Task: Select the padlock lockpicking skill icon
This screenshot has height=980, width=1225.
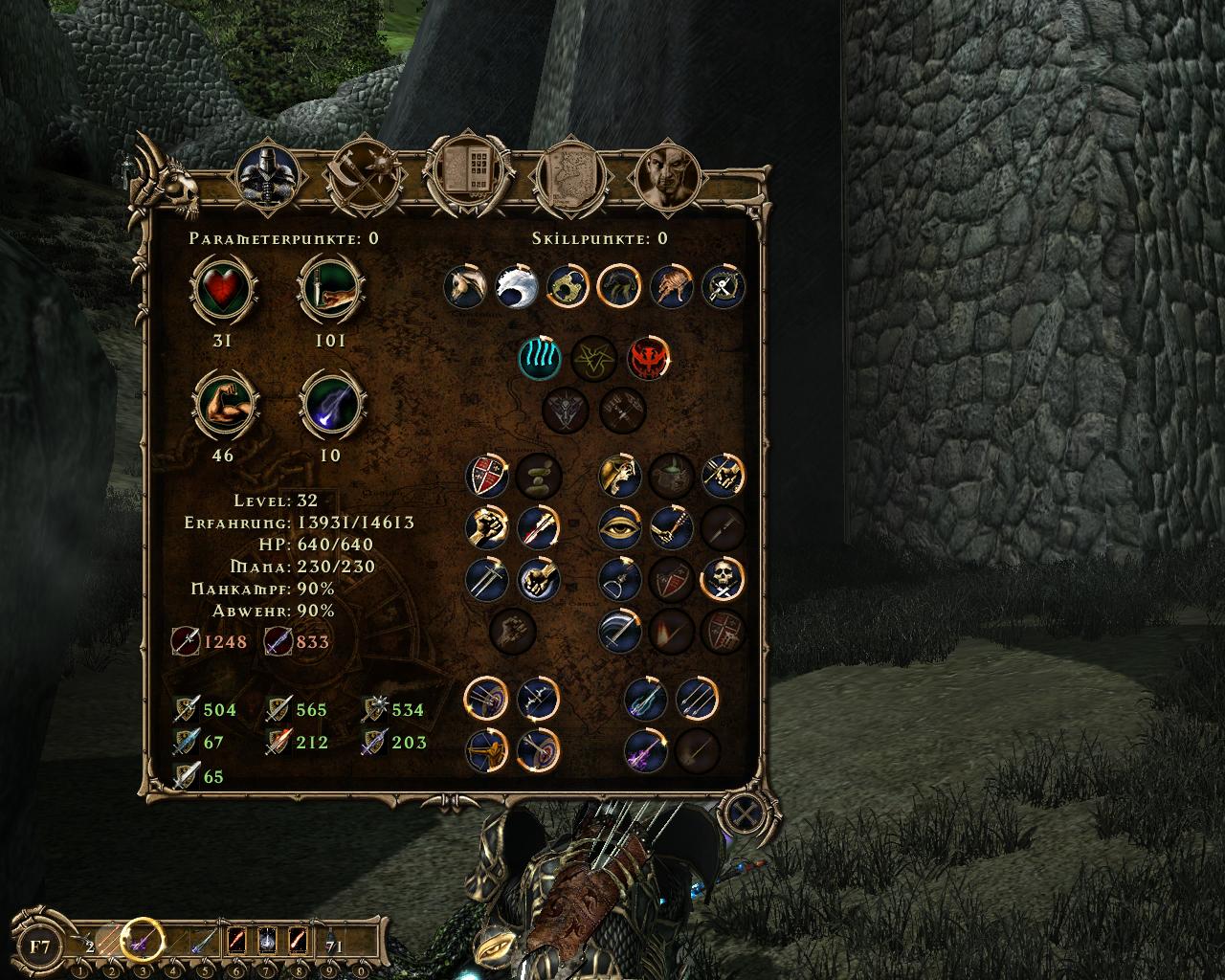Action: [x=568, y=286]
